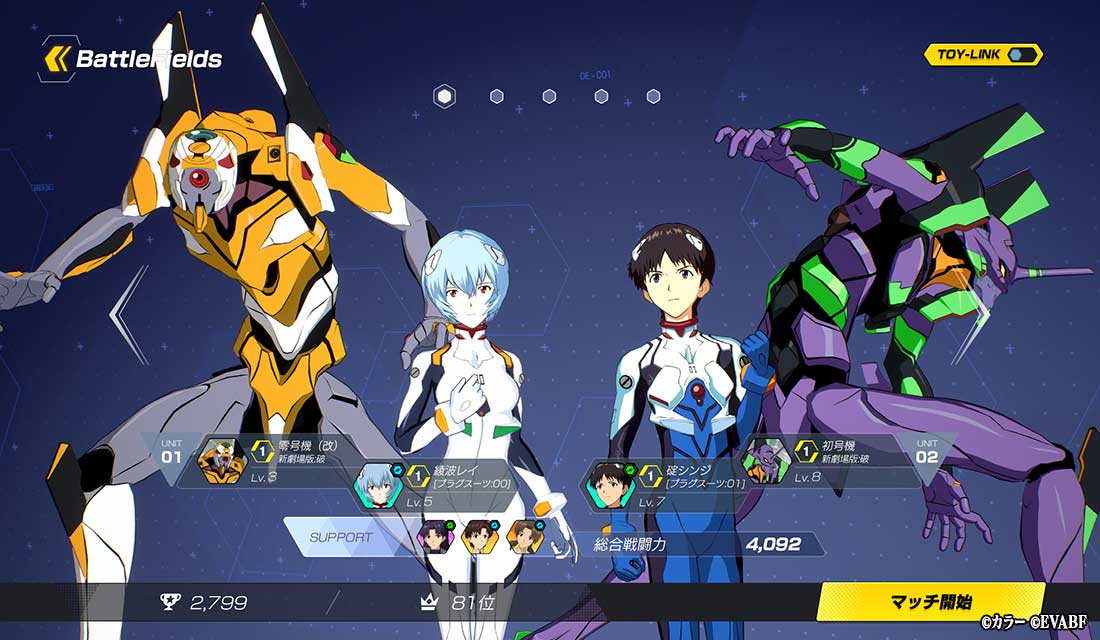1100x640 pixels.
Task: Open Shinji Ikari (碇シンジ) pilot panel
Action: (x=665, y=484)
